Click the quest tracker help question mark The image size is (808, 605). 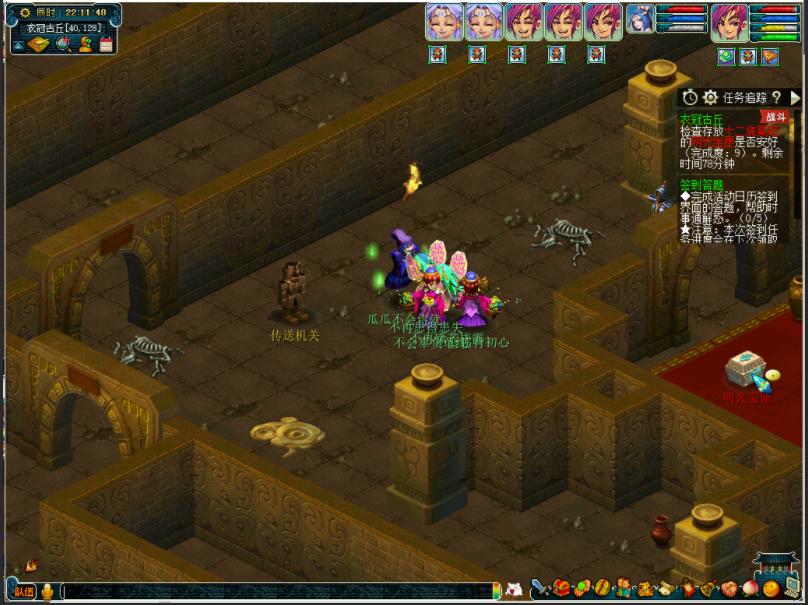coord(776,97)
